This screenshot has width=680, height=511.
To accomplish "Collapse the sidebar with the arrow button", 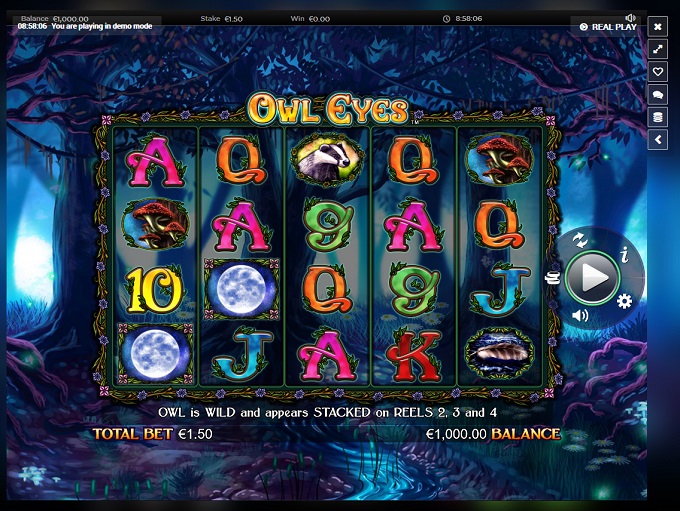I will pos(658,140).
